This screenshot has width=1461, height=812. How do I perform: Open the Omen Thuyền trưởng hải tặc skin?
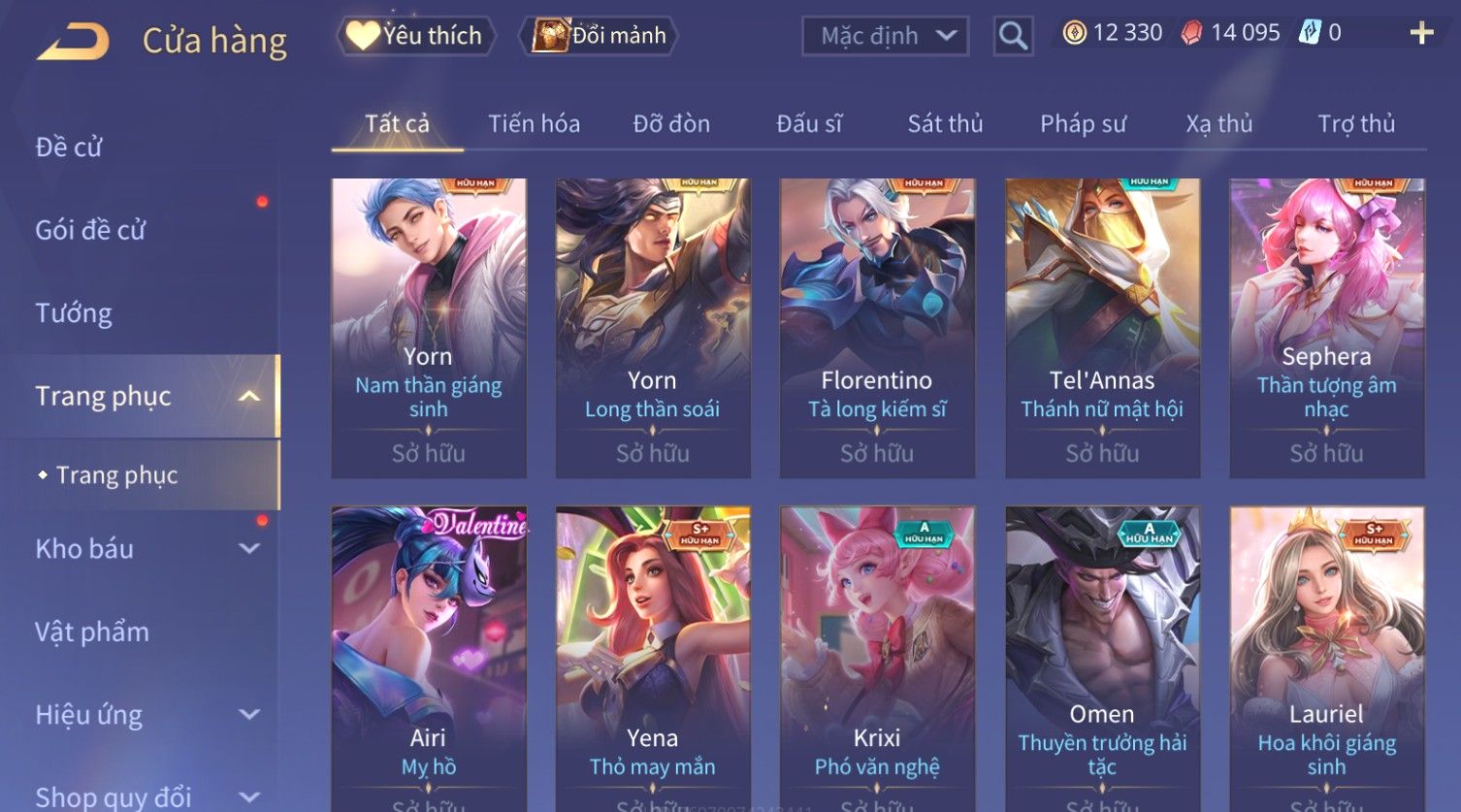pyautogui.click(x=1102, y=657)
